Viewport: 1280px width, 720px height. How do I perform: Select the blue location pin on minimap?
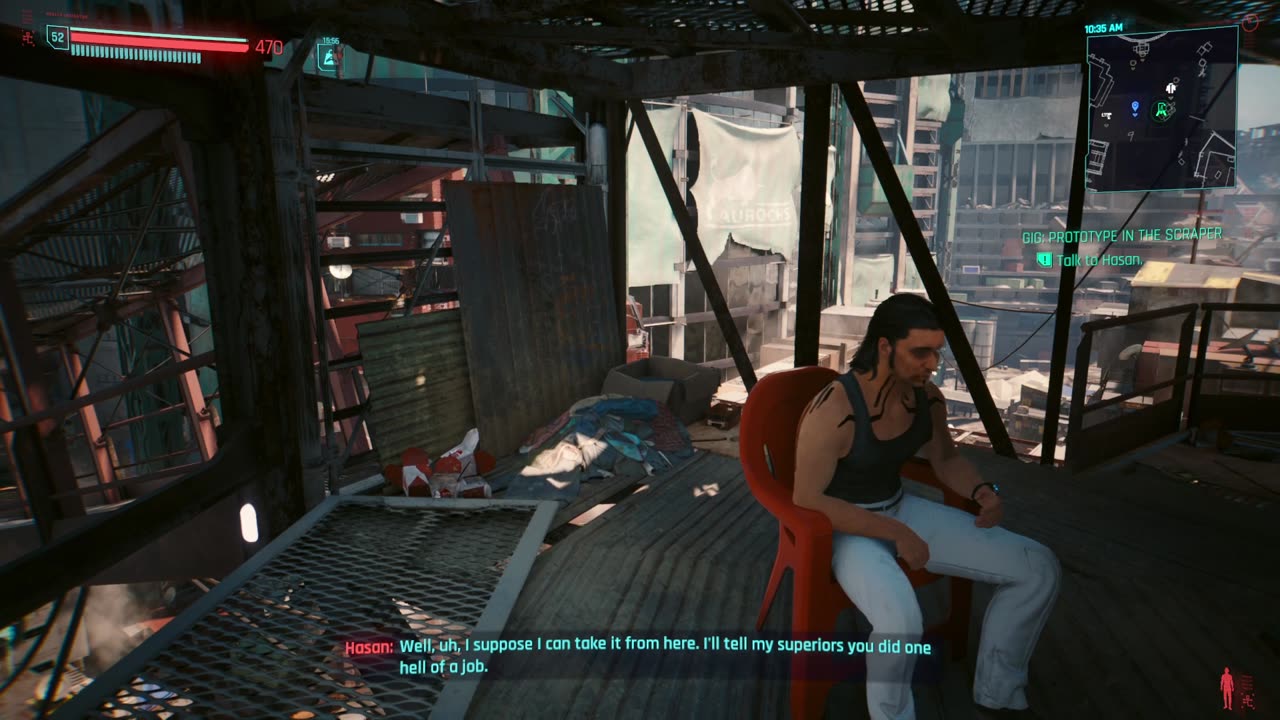1135,107
